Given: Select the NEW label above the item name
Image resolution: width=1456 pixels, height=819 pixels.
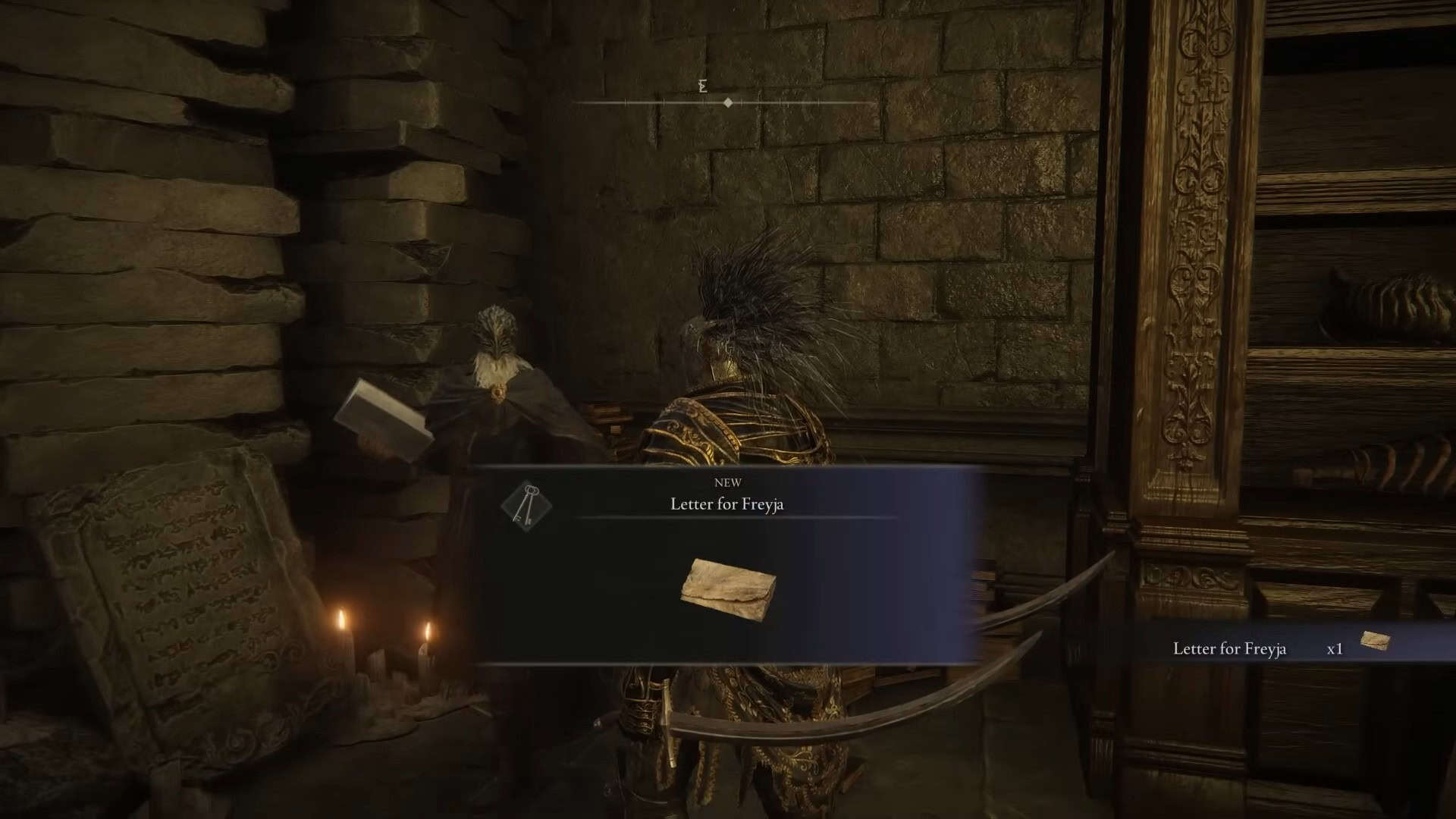Looking at the screenshot, I should (x=729, y=482).
